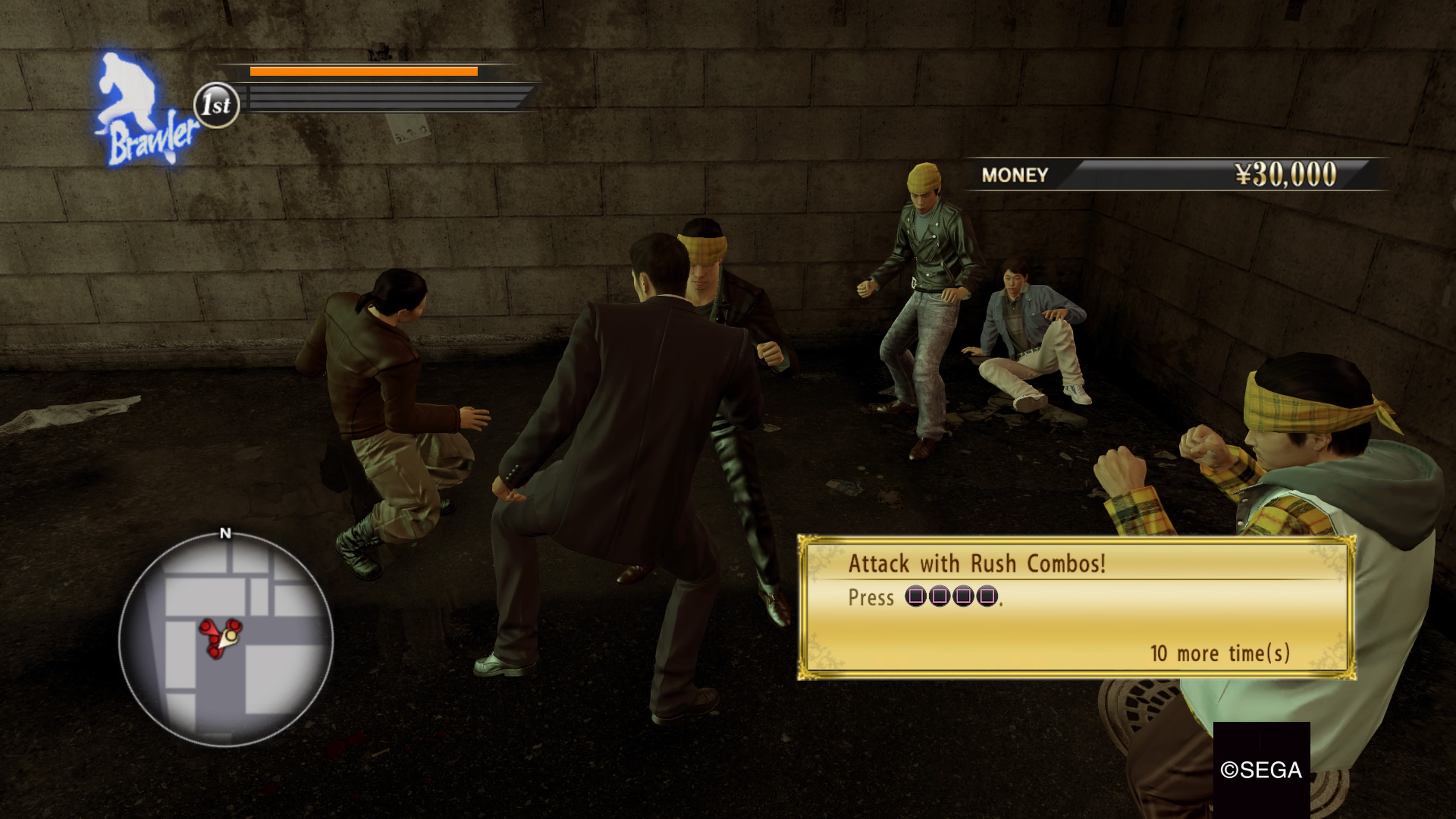The width and height of the screenshot is (1456, 819).
Task: Click the "Press" instruction text
Action: pyautogui.click(x=872, y=598)
